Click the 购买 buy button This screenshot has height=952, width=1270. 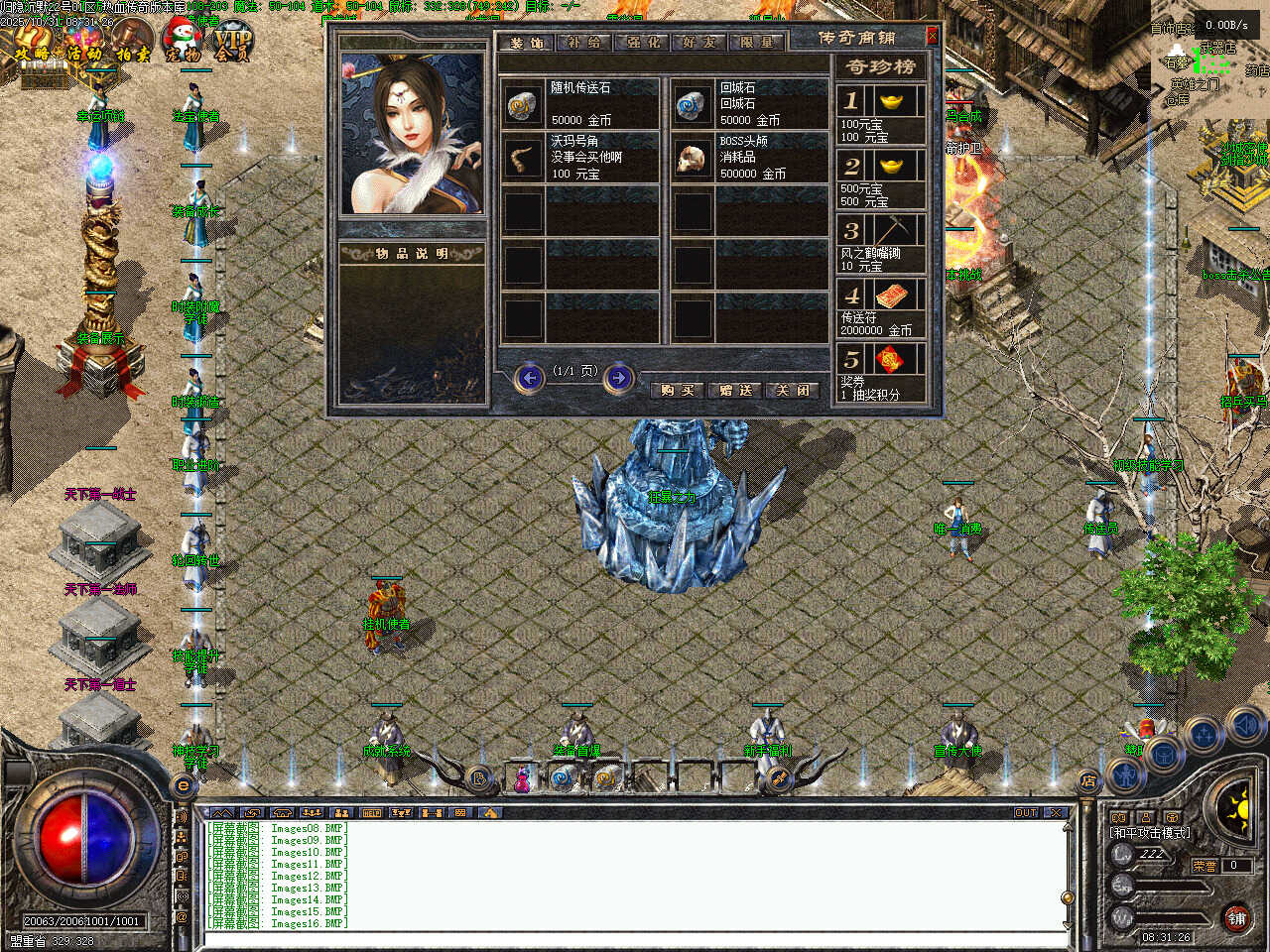tap(678, 390)
